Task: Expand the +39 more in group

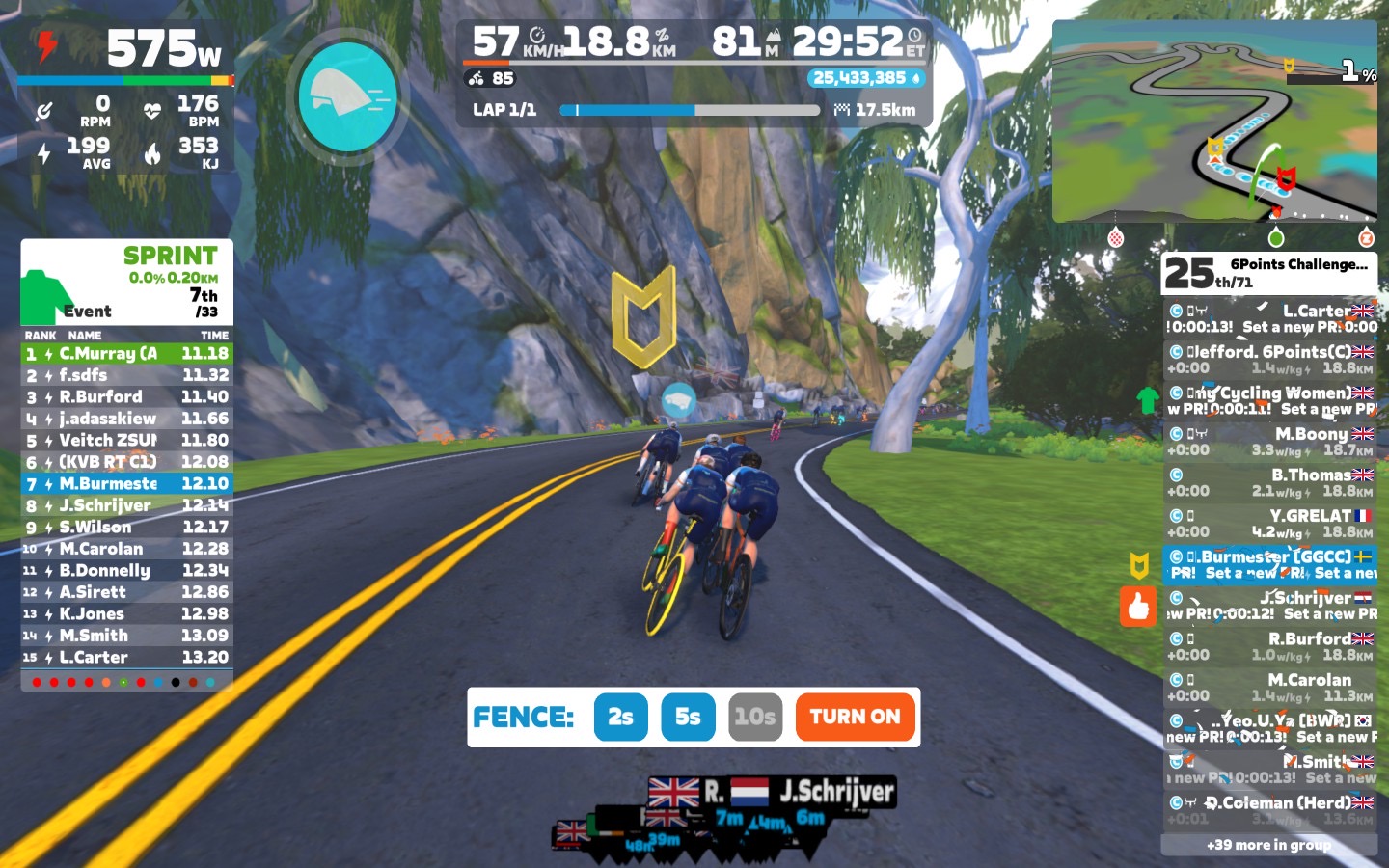Action: click(1268, 845)
